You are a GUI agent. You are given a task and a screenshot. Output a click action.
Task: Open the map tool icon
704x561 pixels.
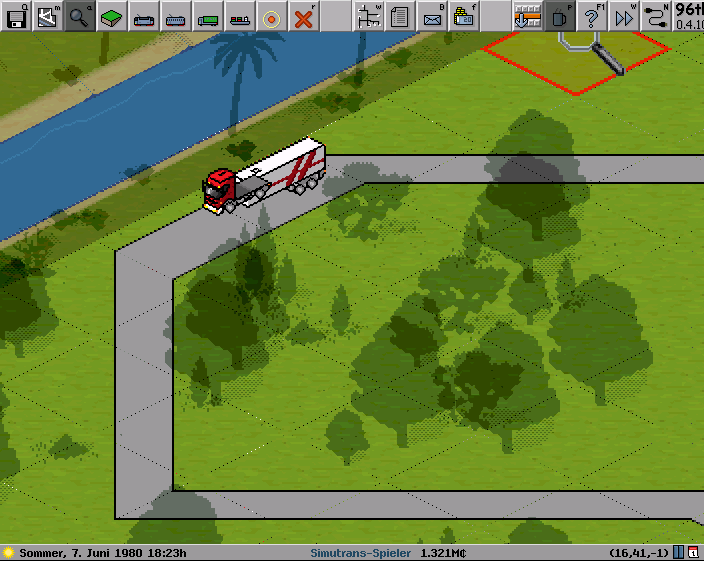(47, 16)
